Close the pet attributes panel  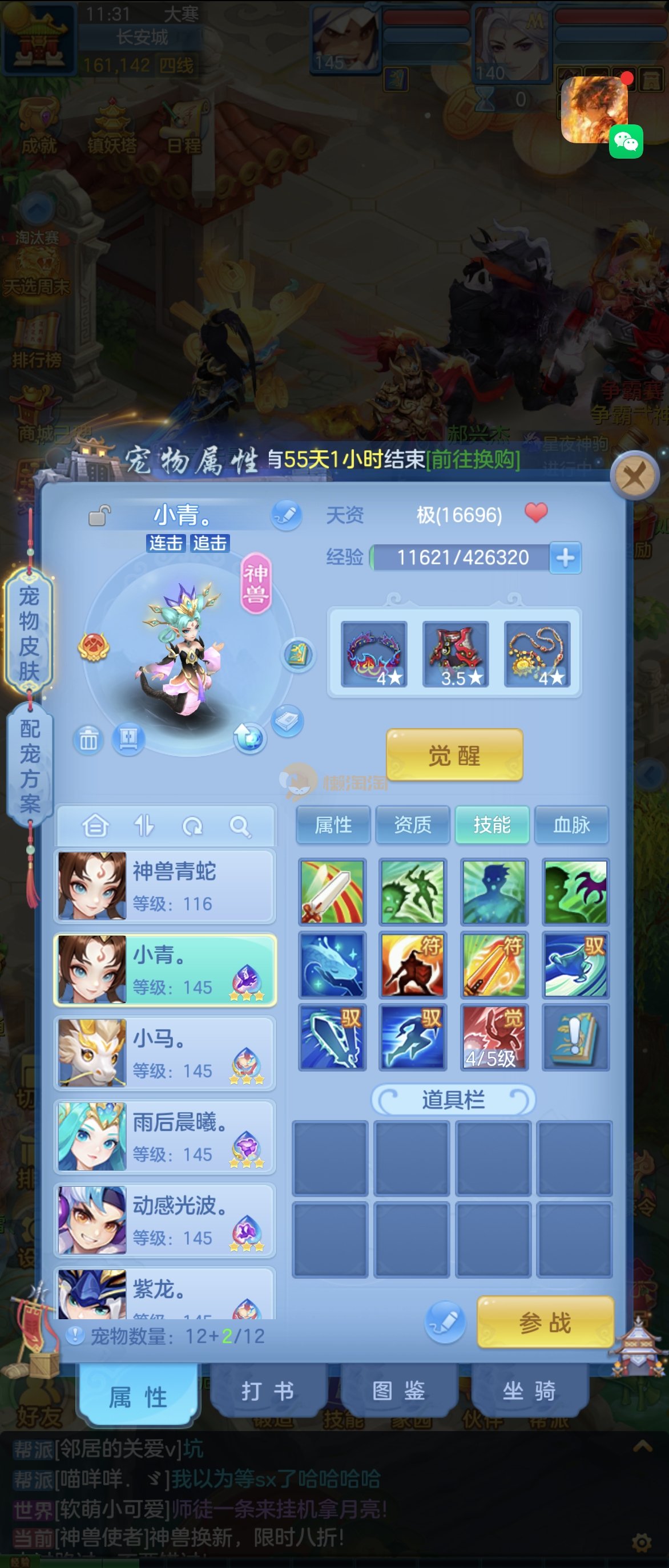pos(634,475)
